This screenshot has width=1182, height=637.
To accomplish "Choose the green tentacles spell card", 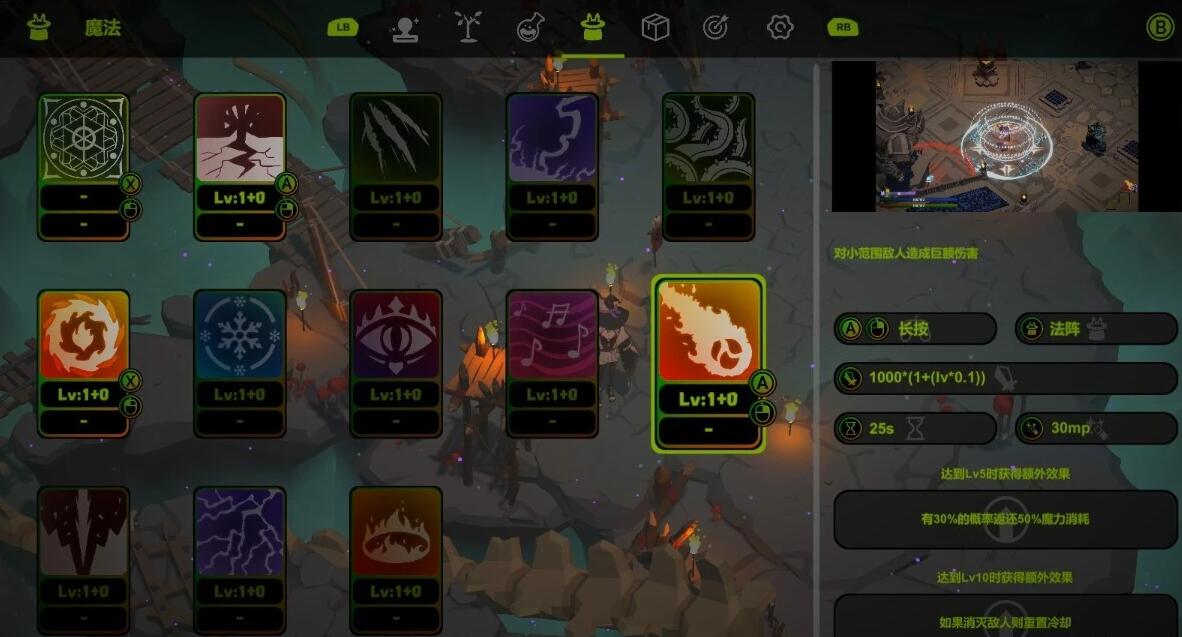I will click(x=708, y=140).
